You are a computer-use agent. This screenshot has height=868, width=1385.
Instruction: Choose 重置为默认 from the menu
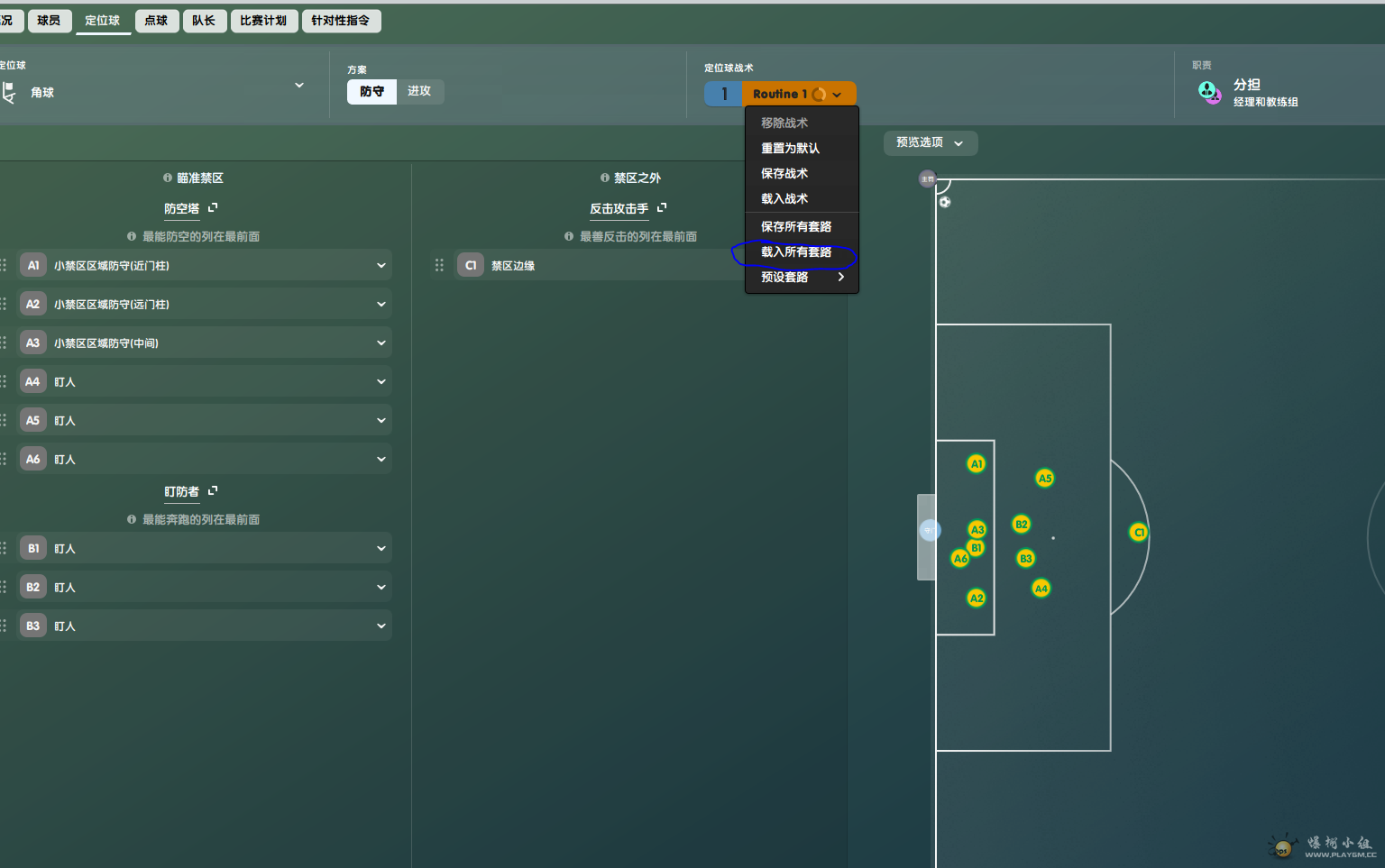(x=790, y=148)
